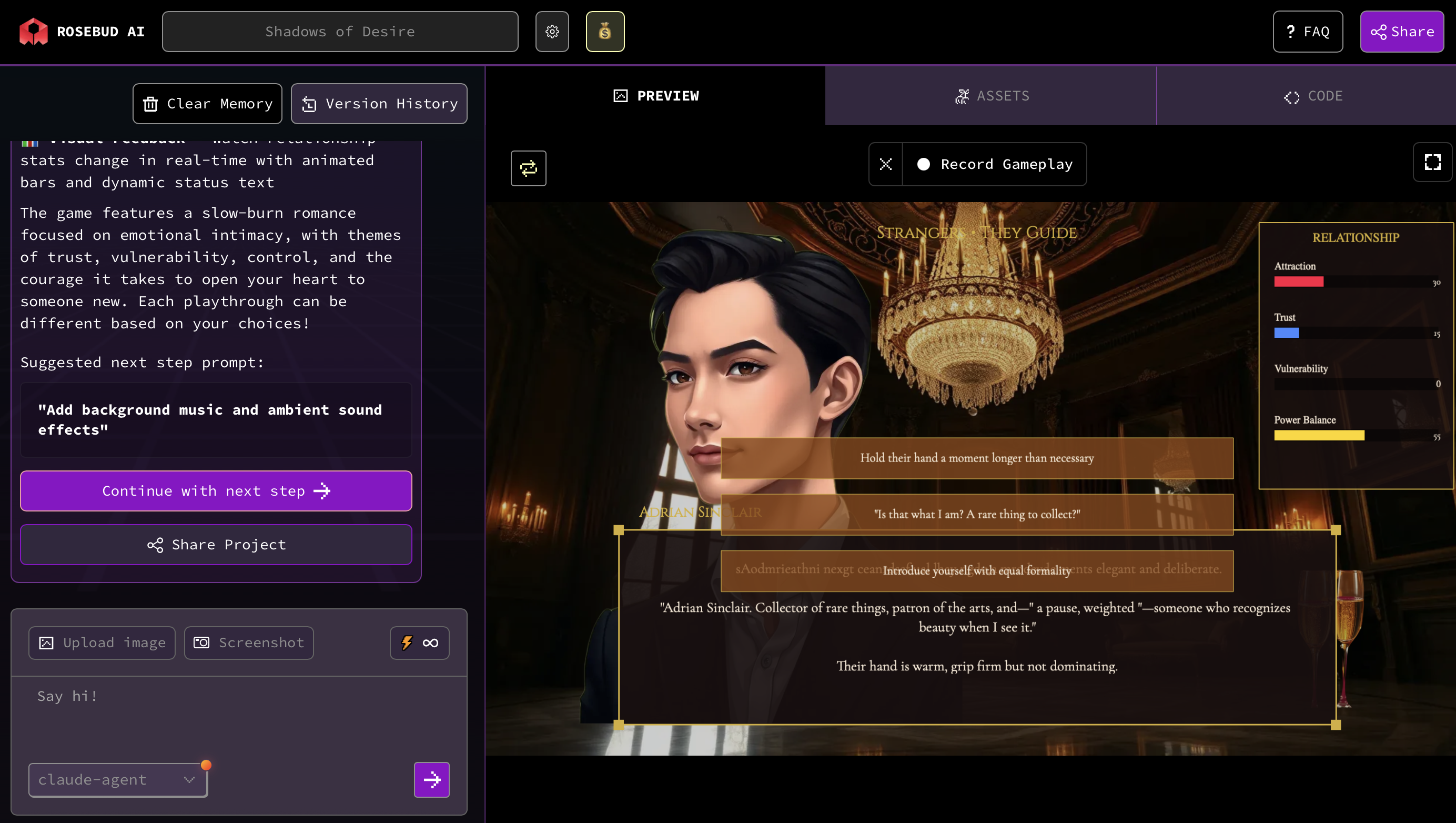Pick "Introduce yourself with equal formality" option
Image resolution: width=1456 pixels, height=823 pixels.
click(977, 570)
